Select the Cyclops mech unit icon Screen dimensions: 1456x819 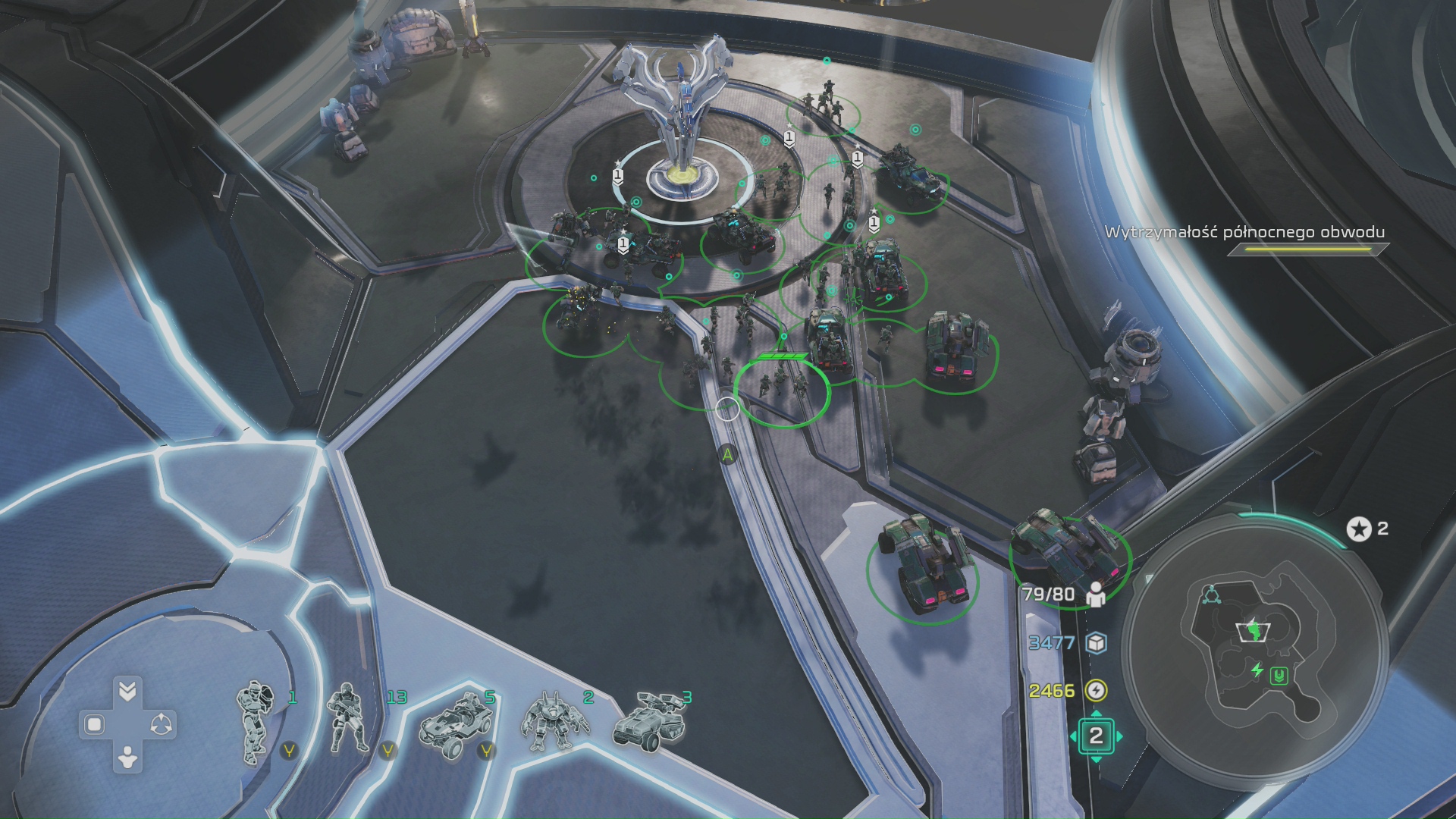pos(555,723)
